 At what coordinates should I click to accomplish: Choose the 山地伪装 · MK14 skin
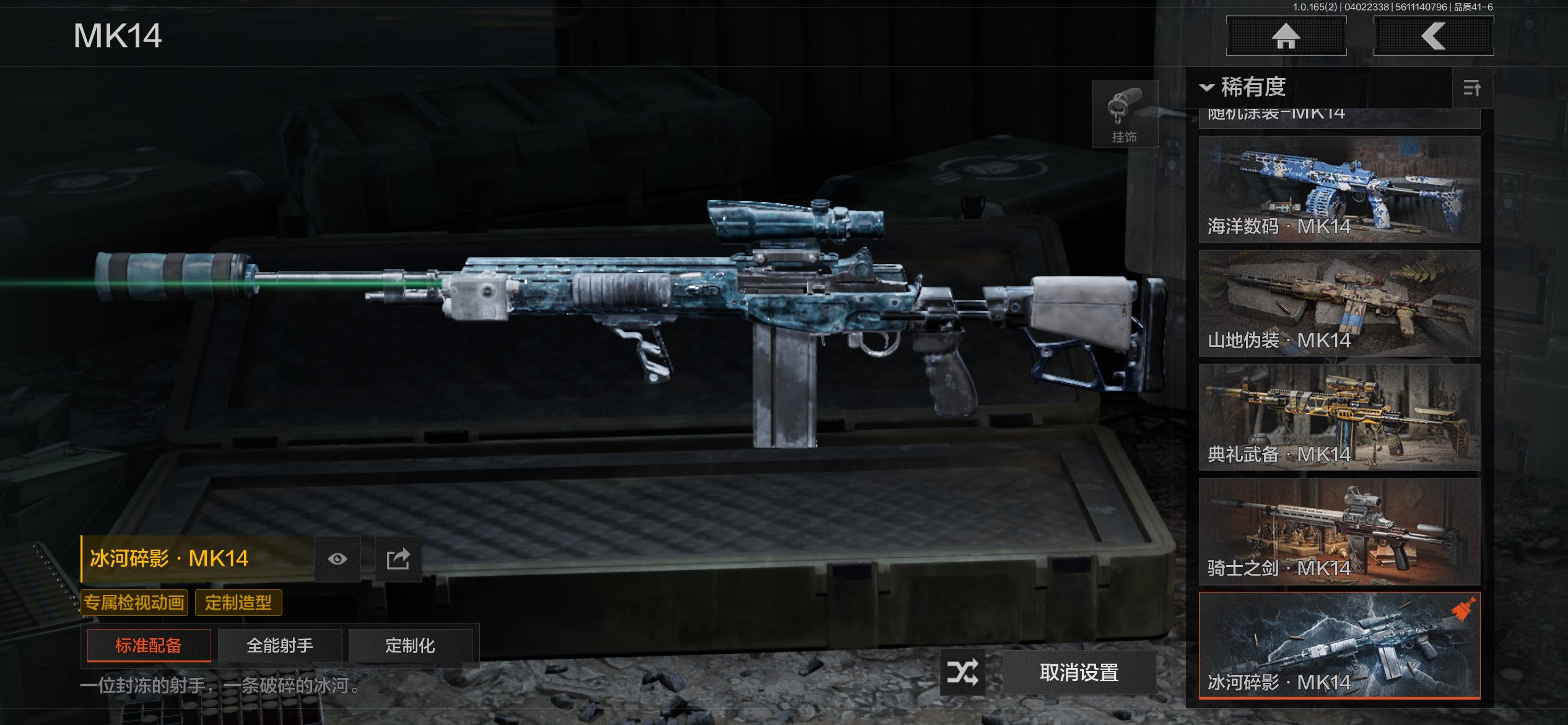tap(1339, 303)
